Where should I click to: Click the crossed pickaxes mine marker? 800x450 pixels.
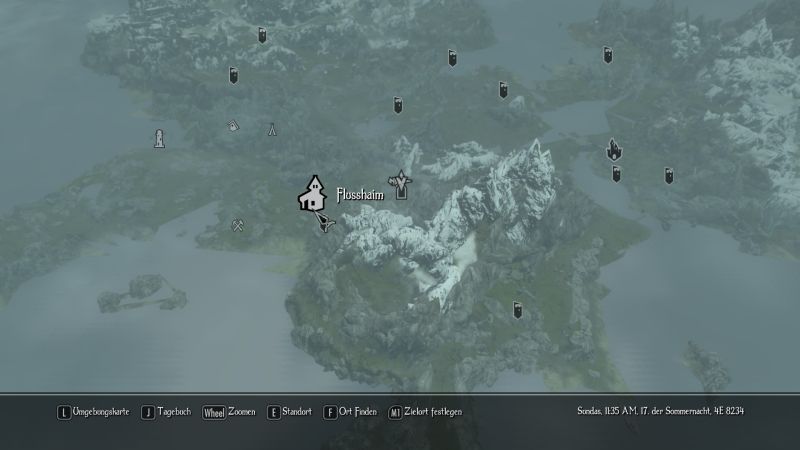[238, 225]
